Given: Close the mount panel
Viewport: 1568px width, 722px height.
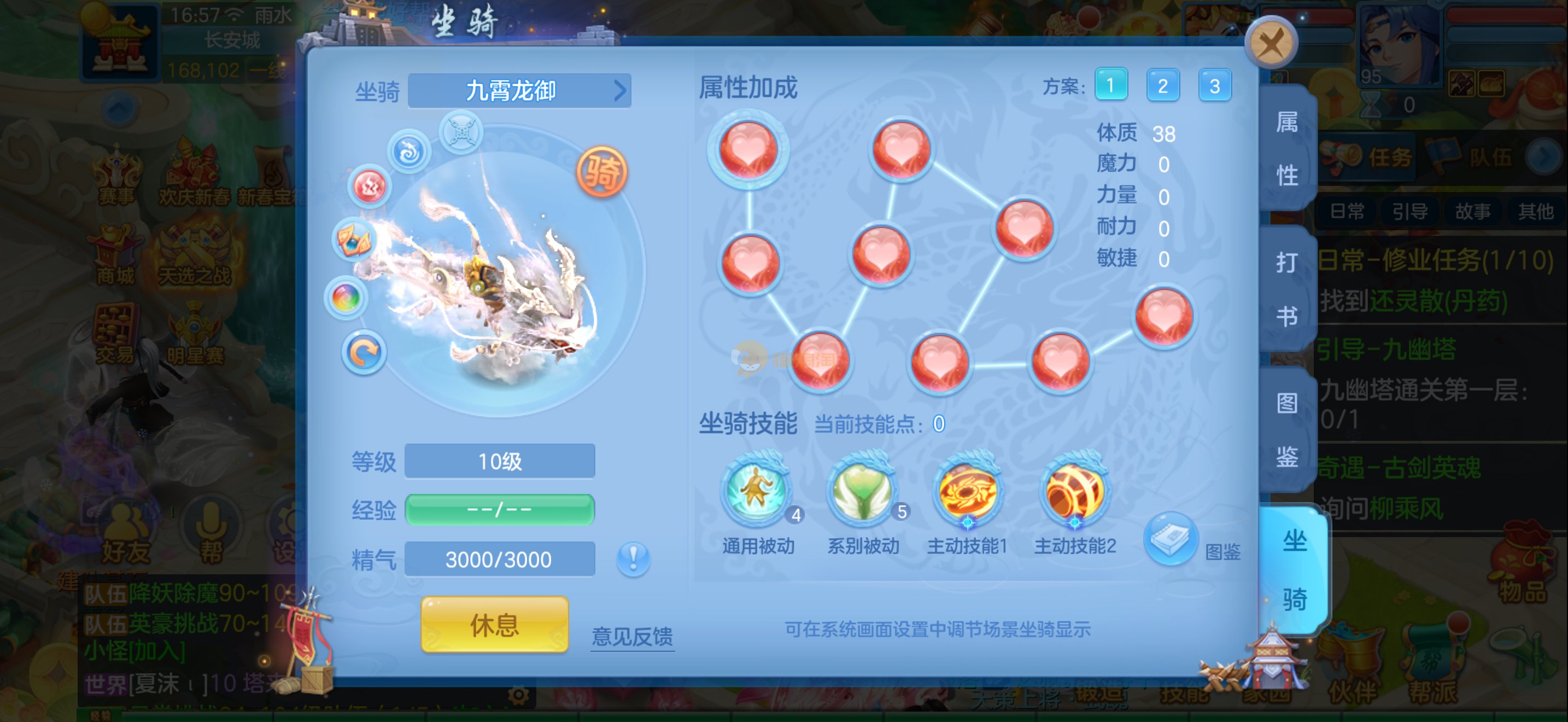Looking at the screenshot, I should tap(1271, 43).
